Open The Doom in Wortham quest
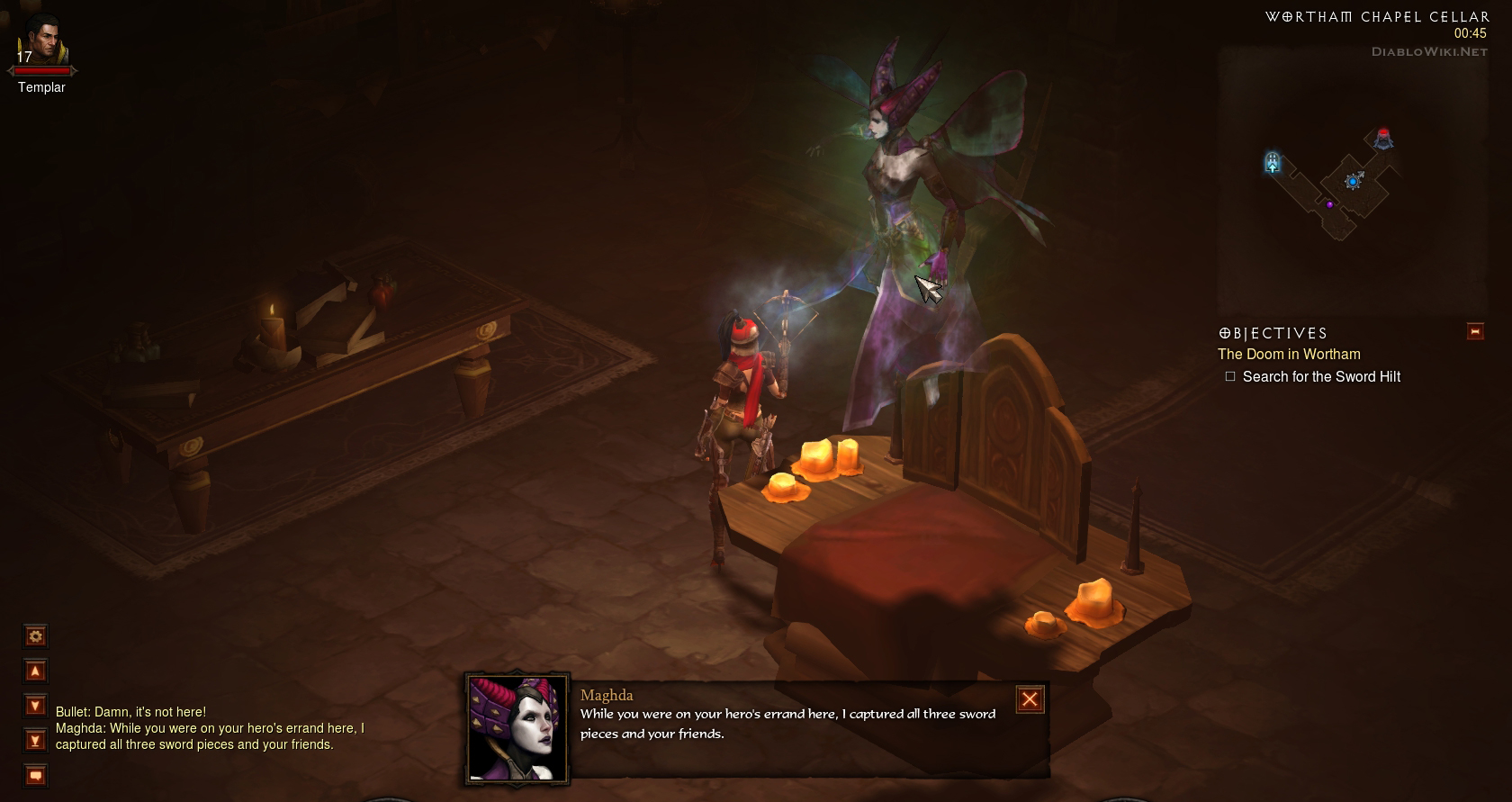The height and width of the screenshot is (802, 1512). (x=1288, y=355)
